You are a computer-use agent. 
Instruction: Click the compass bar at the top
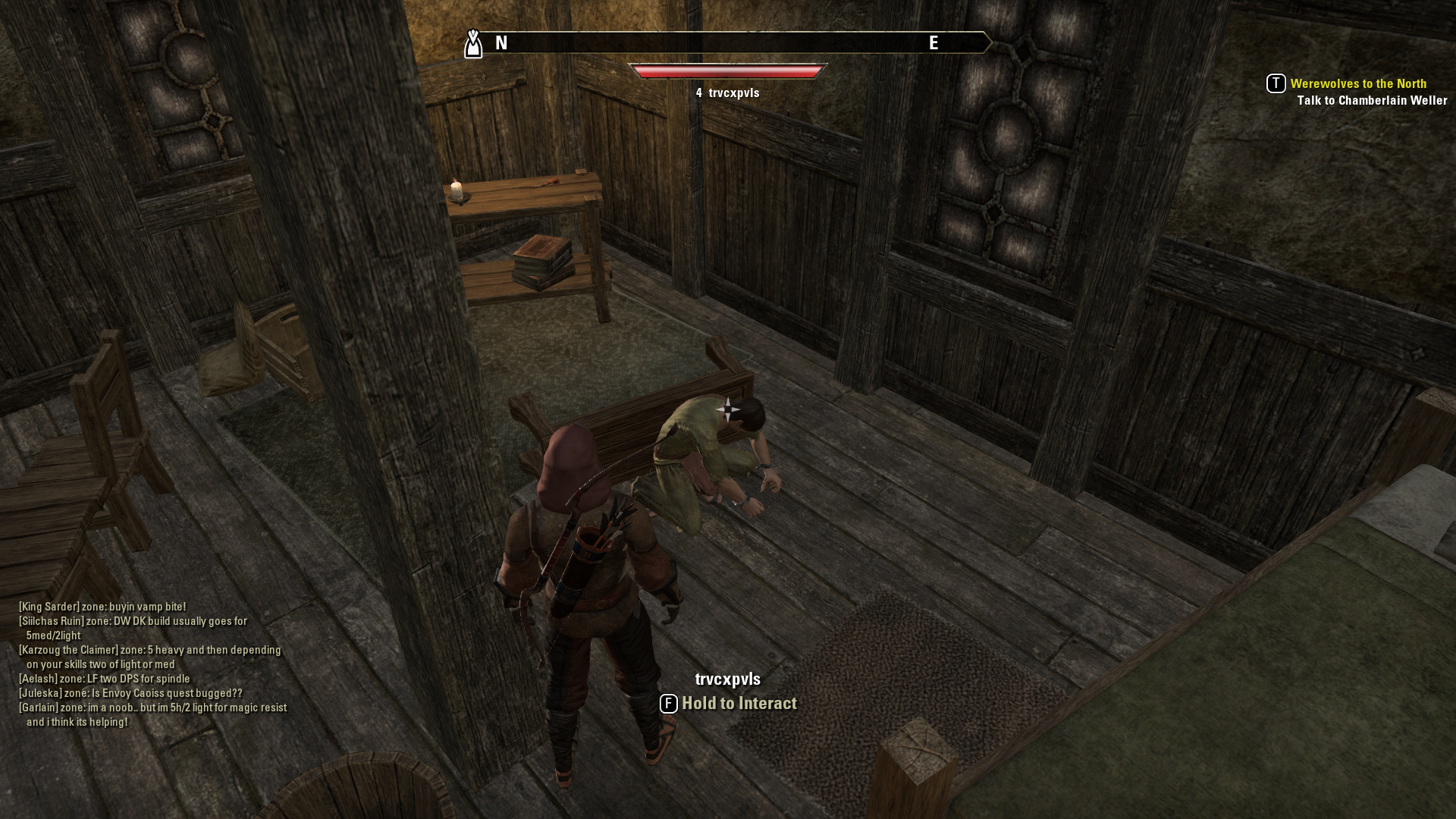[728, 43]
